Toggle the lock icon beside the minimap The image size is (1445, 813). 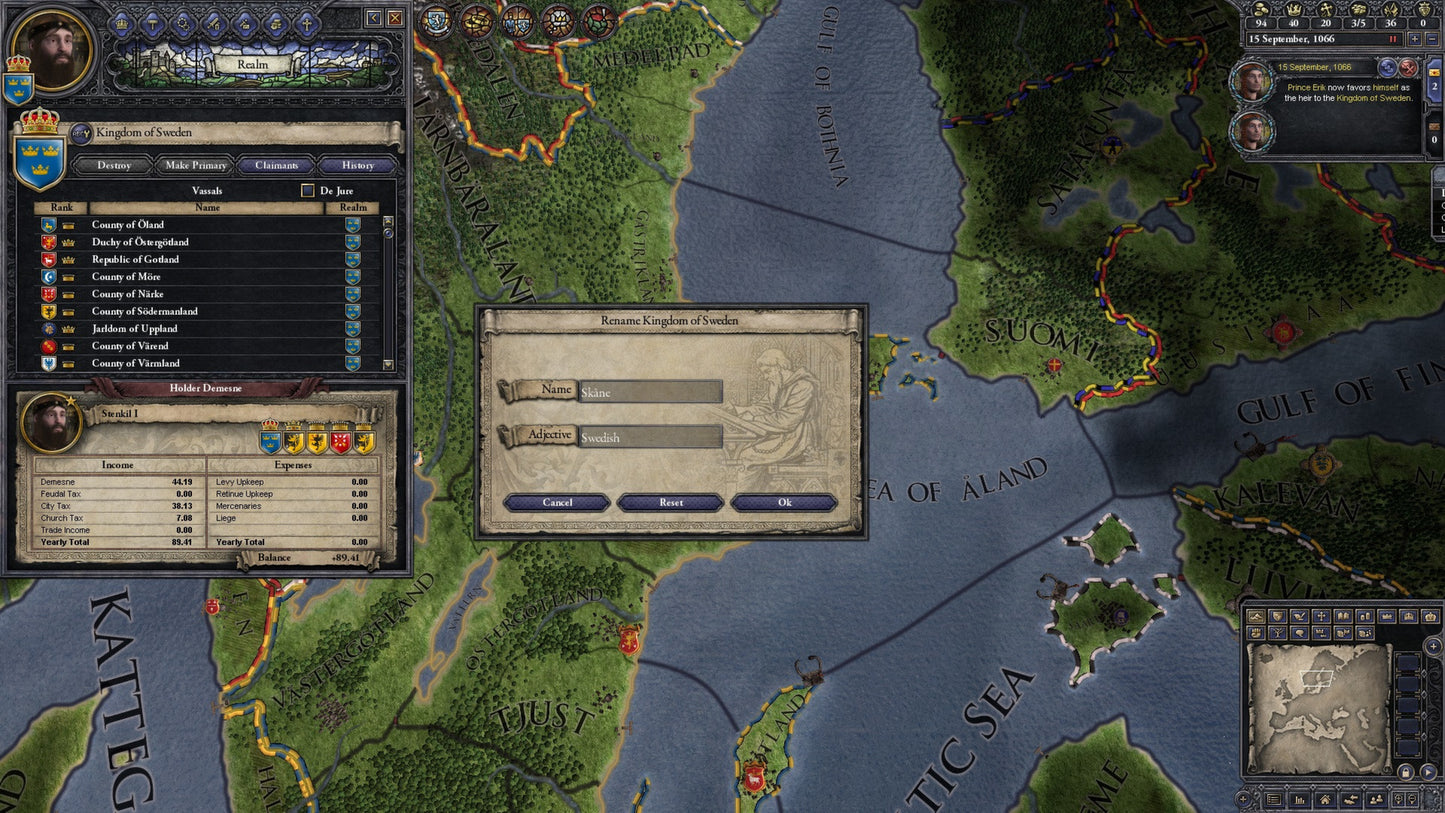pyautogui.click(x=1405, y=772)
